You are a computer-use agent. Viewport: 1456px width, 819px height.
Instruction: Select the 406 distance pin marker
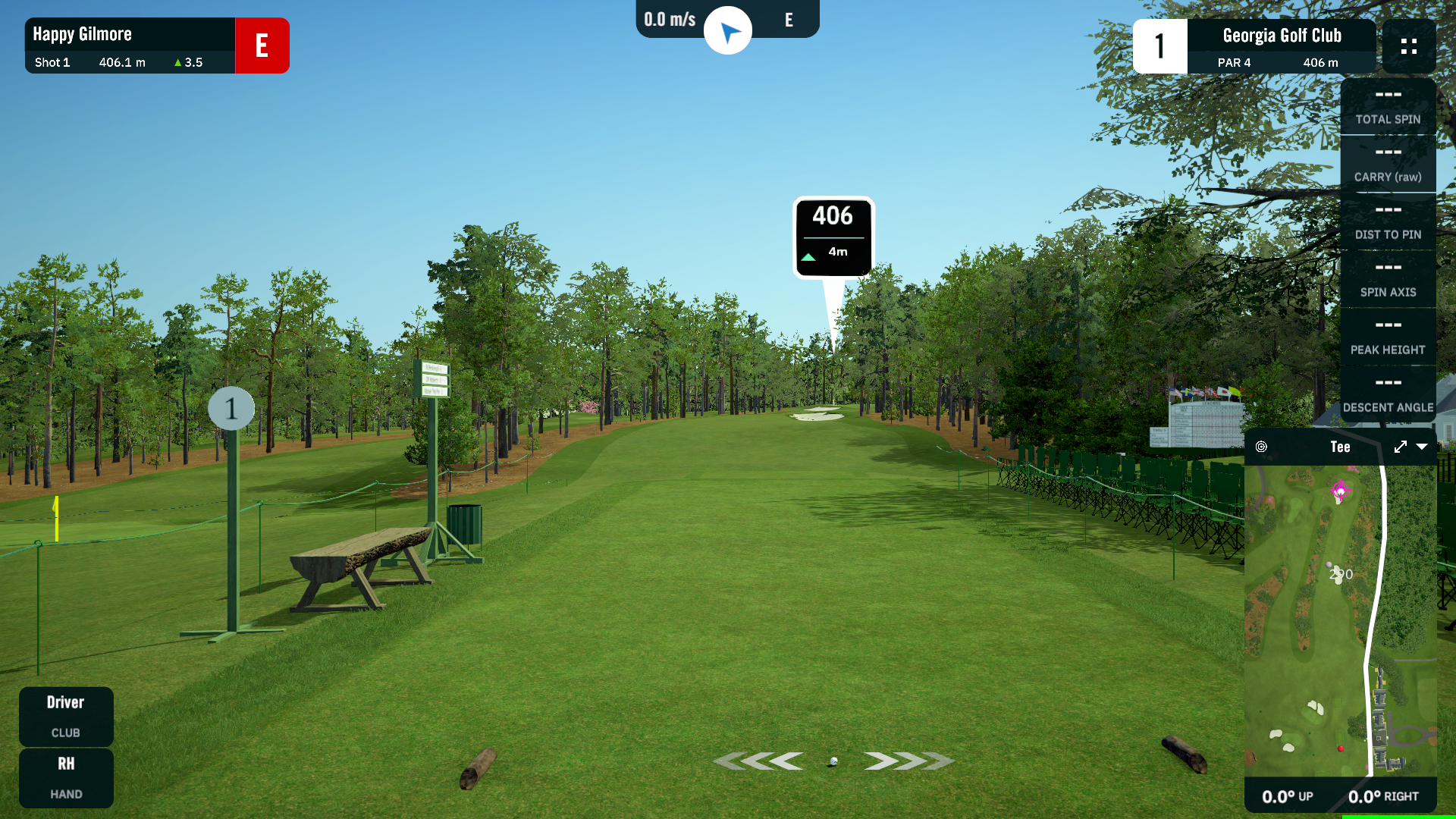[833, 237]
